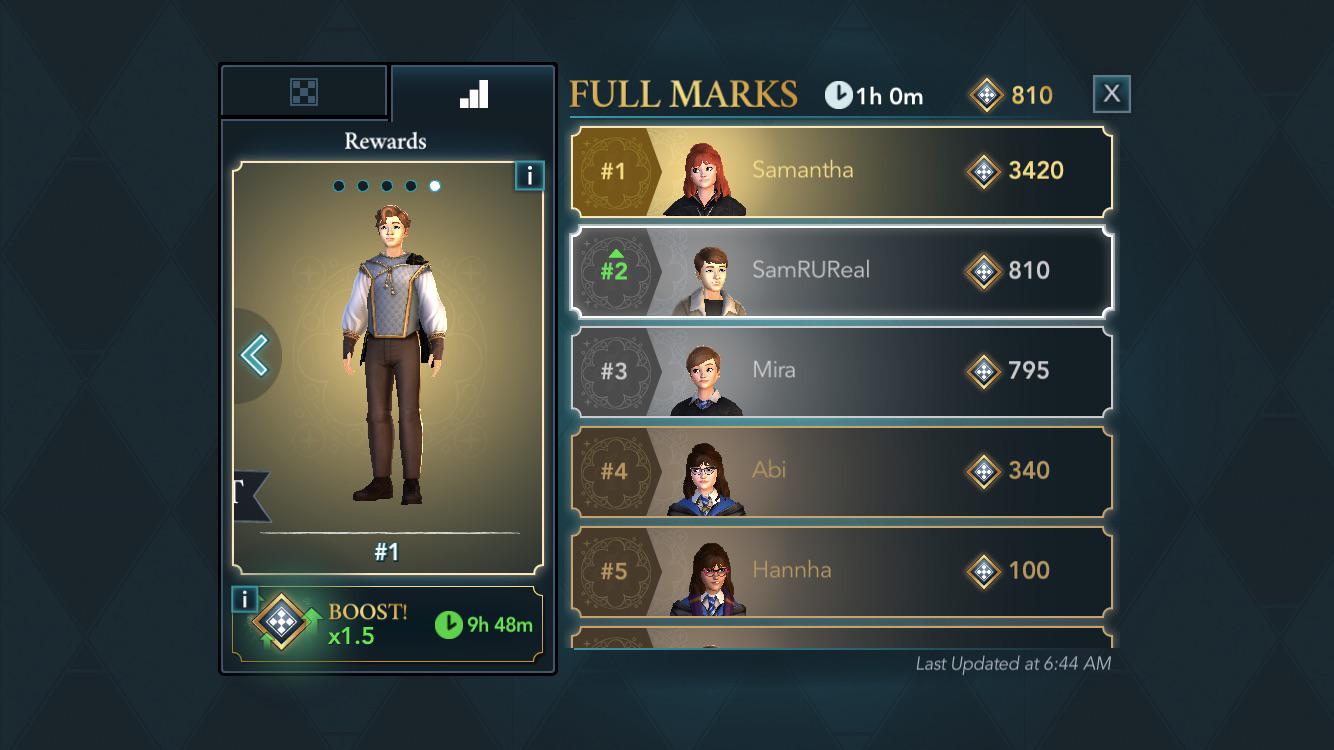Select the fifth page indicator dot

(x=435, y=183)
